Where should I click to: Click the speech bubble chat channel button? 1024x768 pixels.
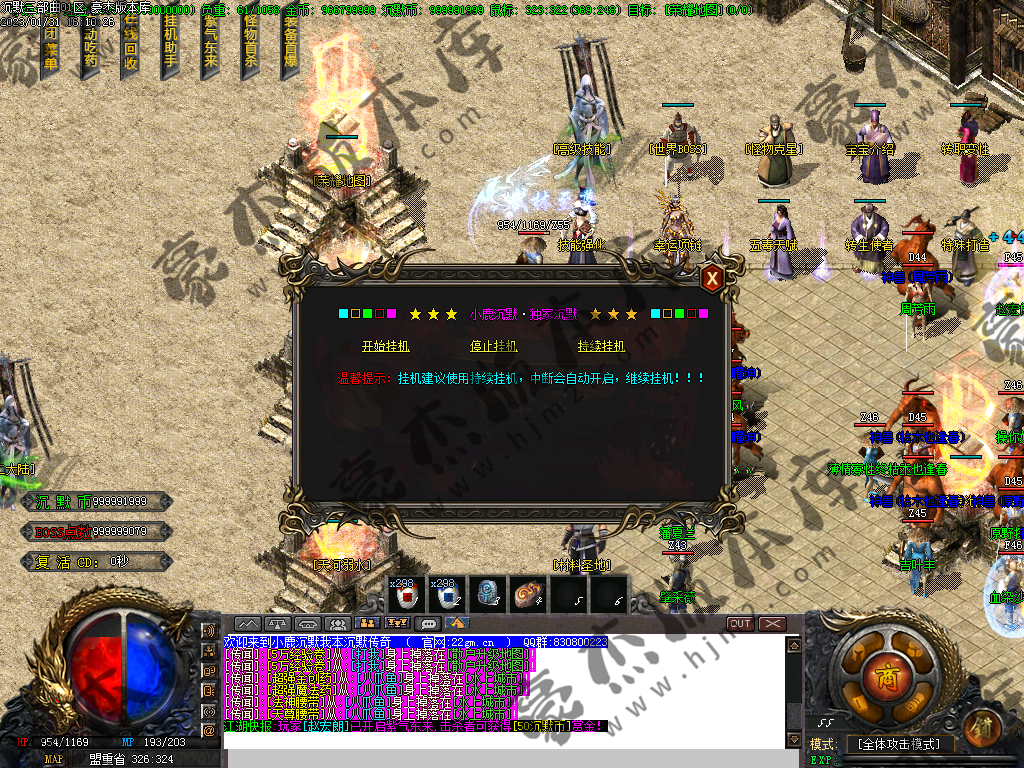pos(429,623)
